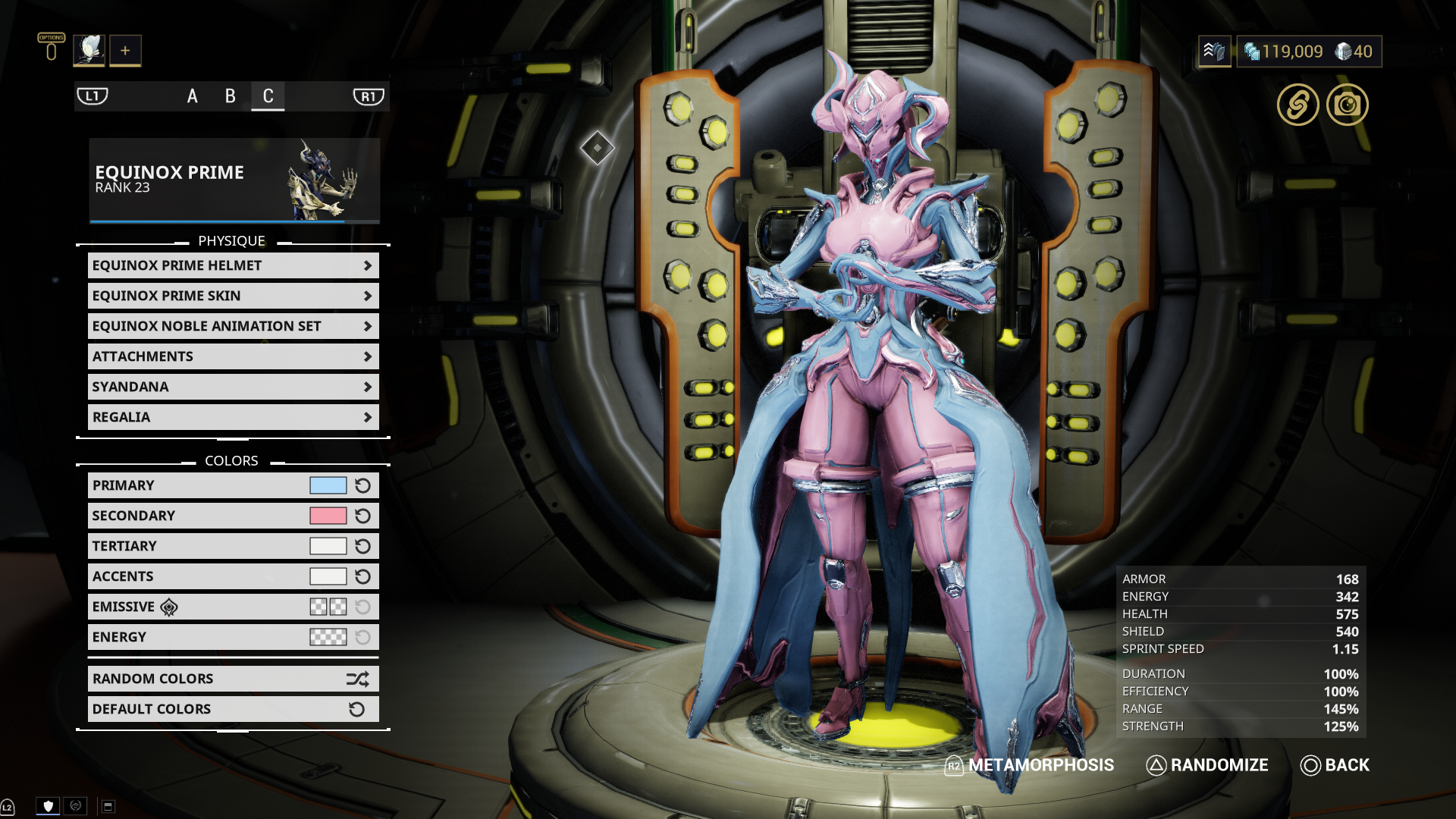The height and width of the screenshot is (819, 1456).
Task: Go Back from the appearance screen
Action: click(x=1335, y=765)
